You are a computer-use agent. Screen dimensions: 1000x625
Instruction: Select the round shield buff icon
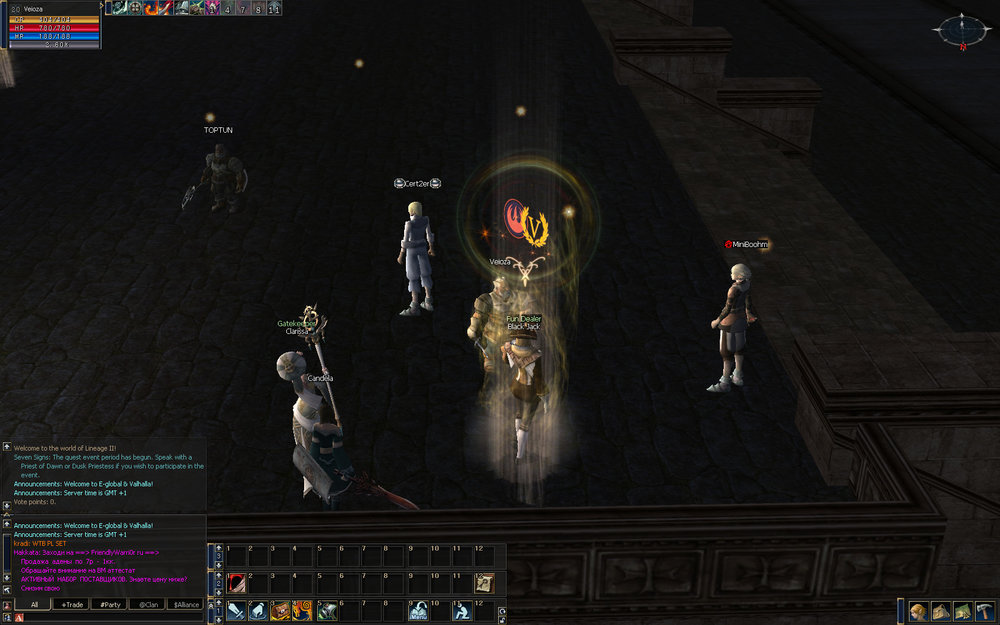(x=134, y=8)
